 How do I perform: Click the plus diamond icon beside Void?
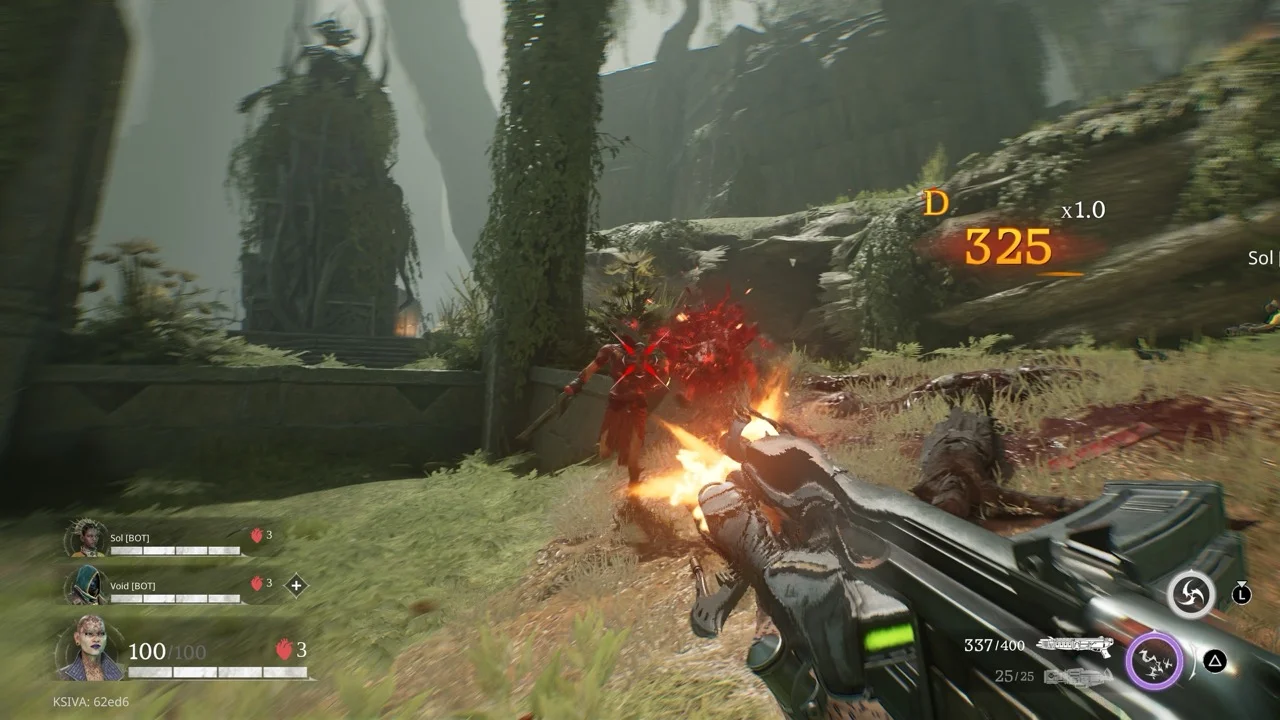tap(296, 585)
